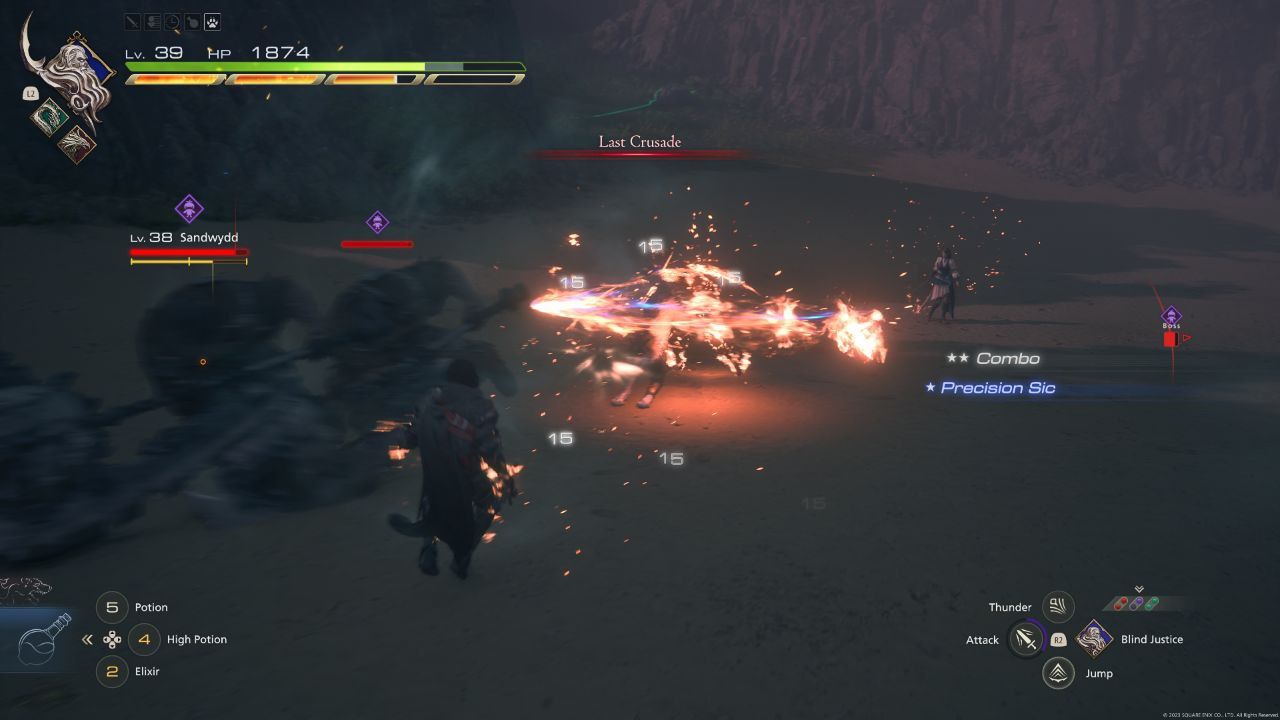Expand the double chevron above ability pills

[1138, 589]
